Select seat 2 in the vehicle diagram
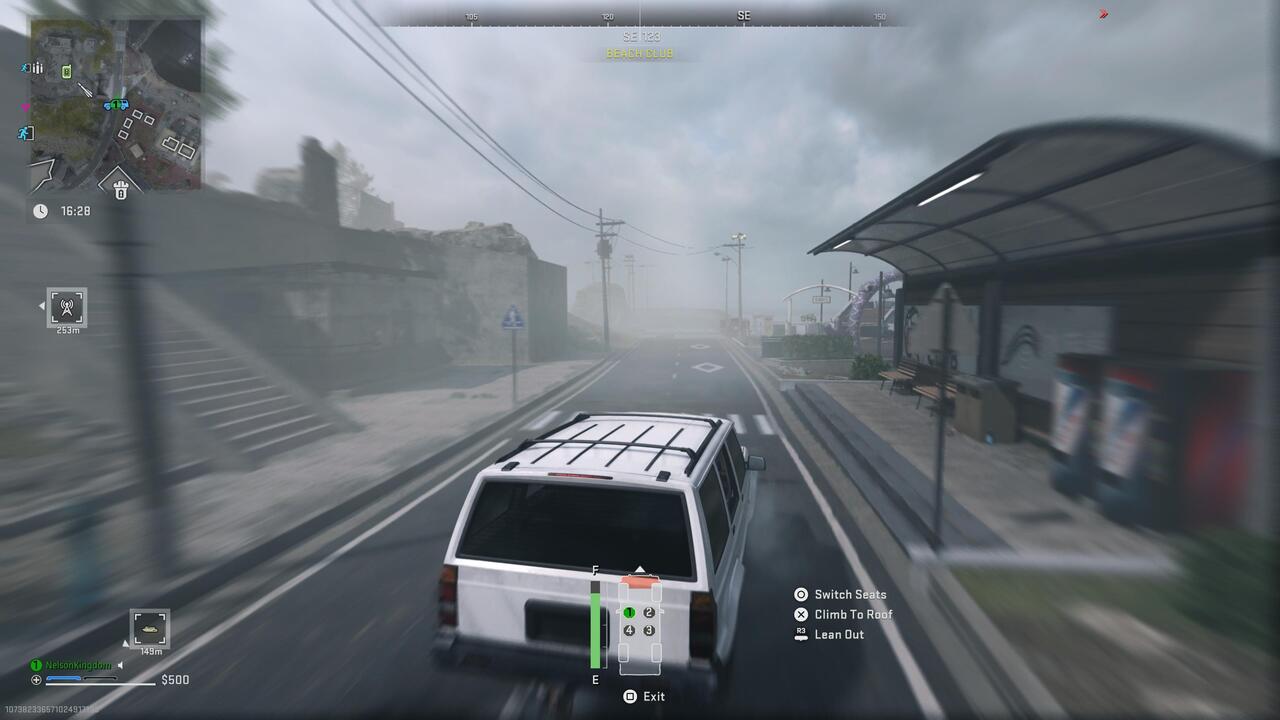 [648, 612]
